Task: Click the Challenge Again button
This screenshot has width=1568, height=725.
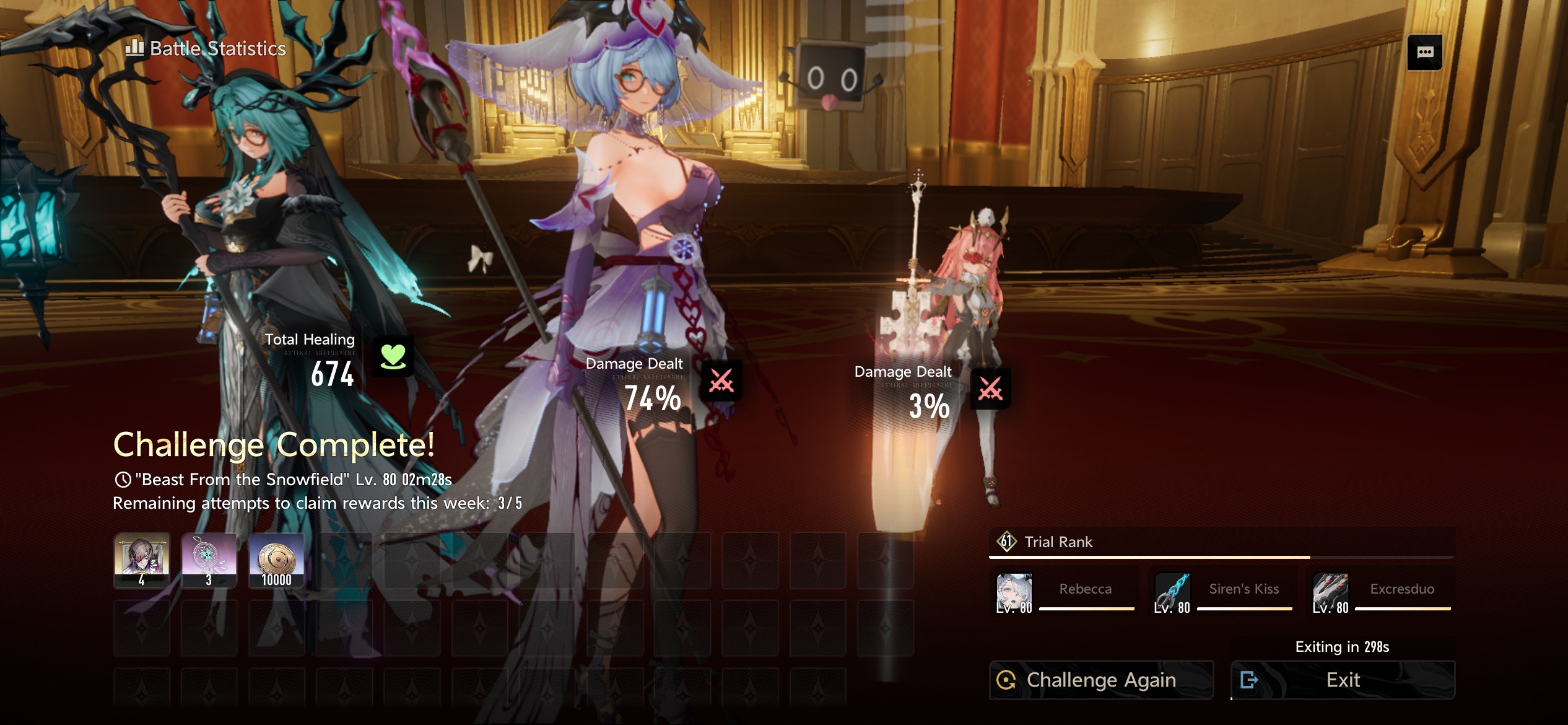Action: [x=1100, y=680]
